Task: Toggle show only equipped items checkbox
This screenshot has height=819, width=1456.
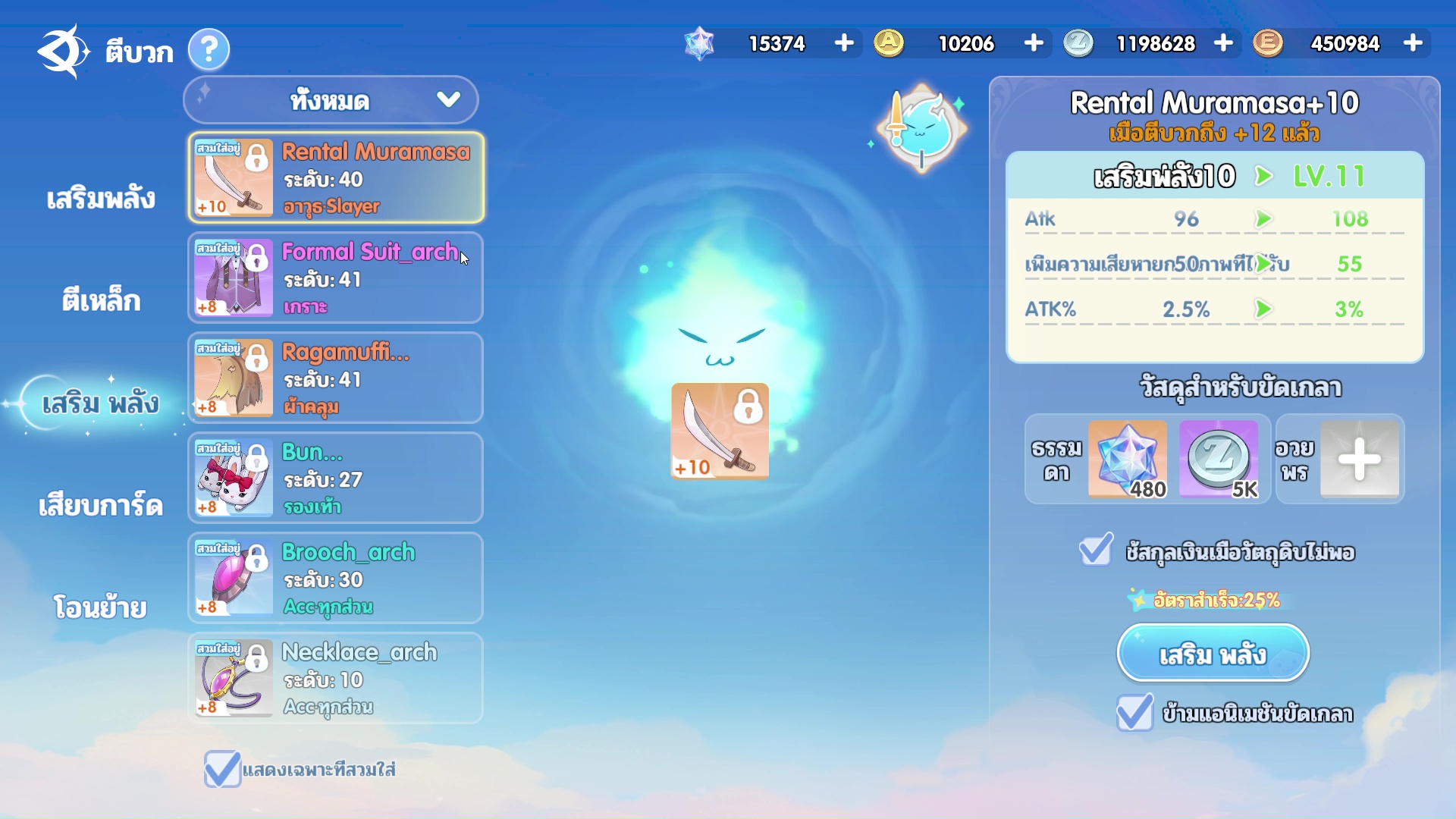Action: click(x=222, y=769)
